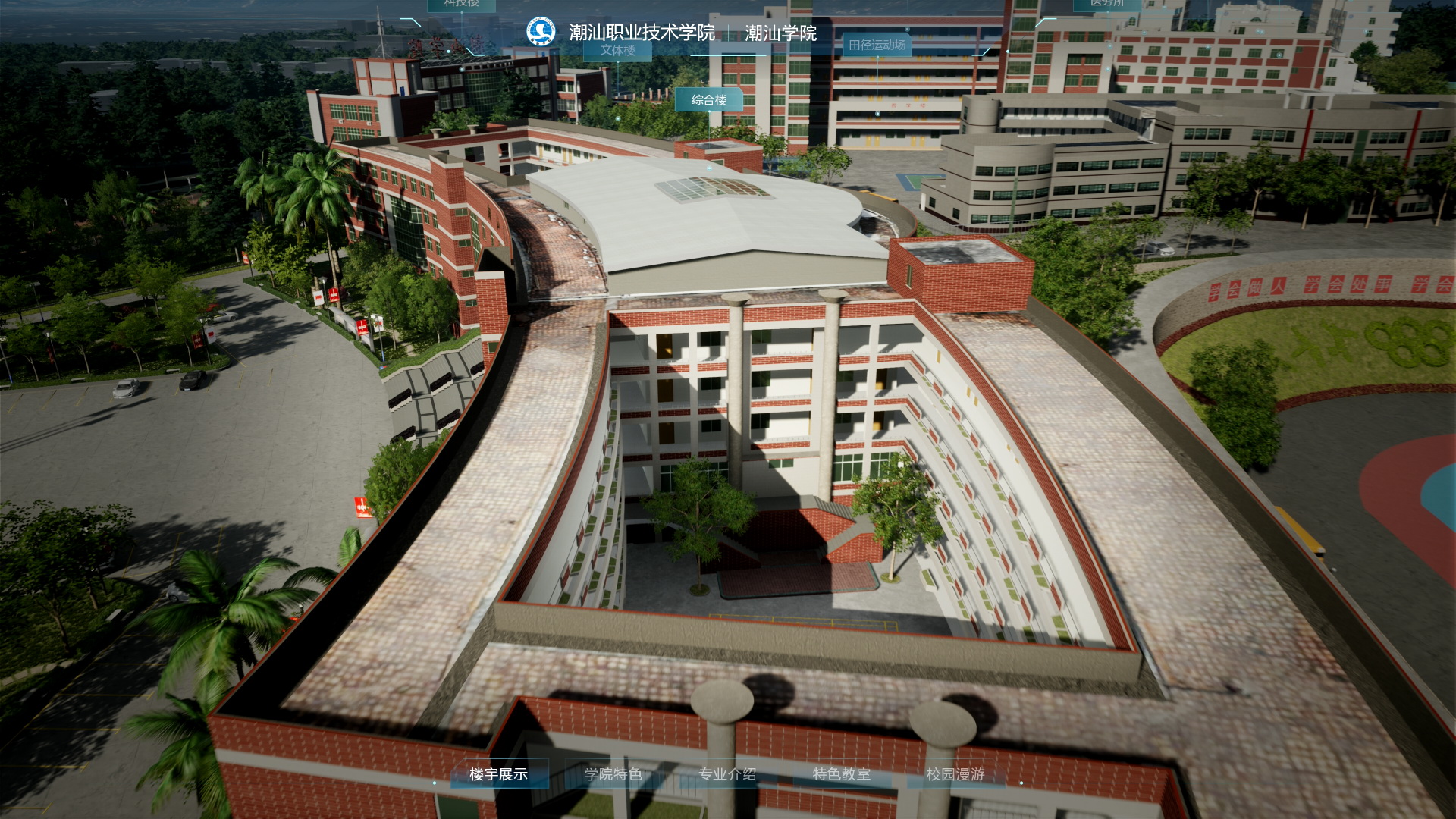Open the 科技楼 building label
Viewport: 1456px width, 819px height.
pyautogui.click(x=461, y=4)
